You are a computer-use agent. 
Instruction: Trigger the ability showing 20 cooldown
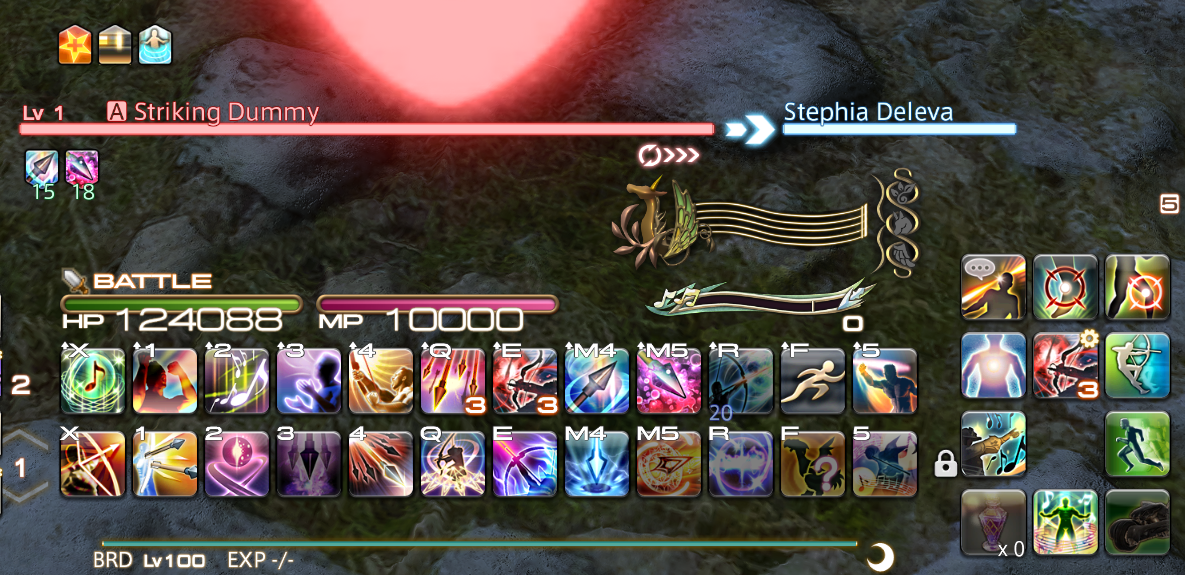point(741,381)
